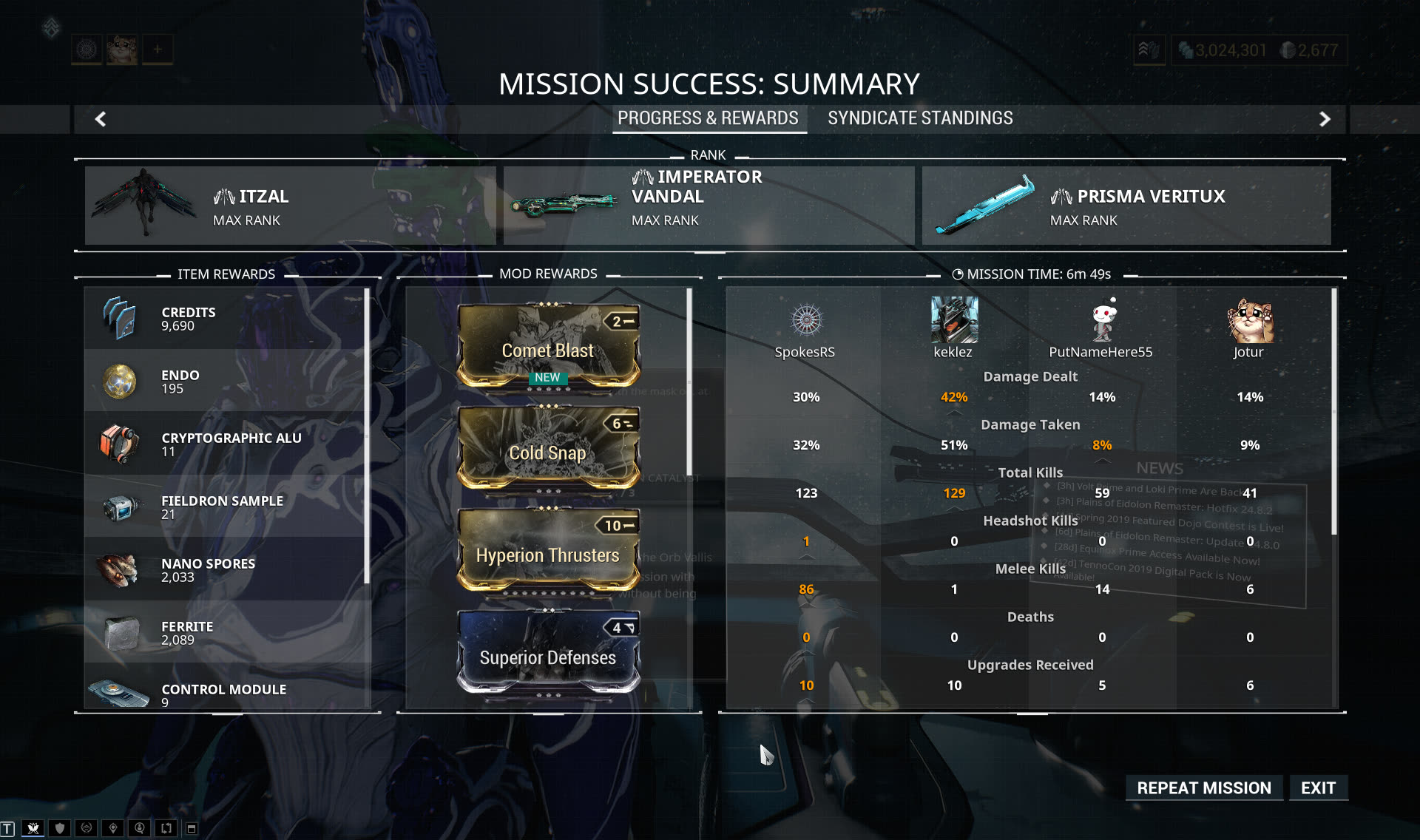Repeat the mission

tap(1203, 788)
